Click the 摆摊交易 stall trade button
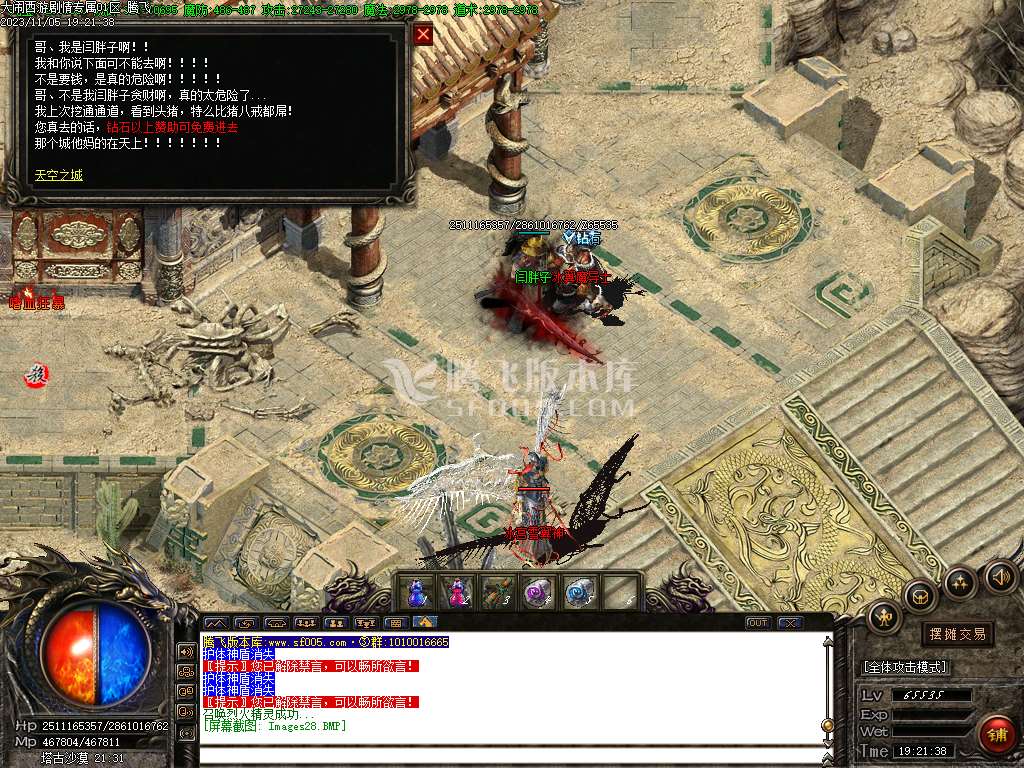Image resolution: width=1024 pixels, height=768 pixels. coord(957,633)
